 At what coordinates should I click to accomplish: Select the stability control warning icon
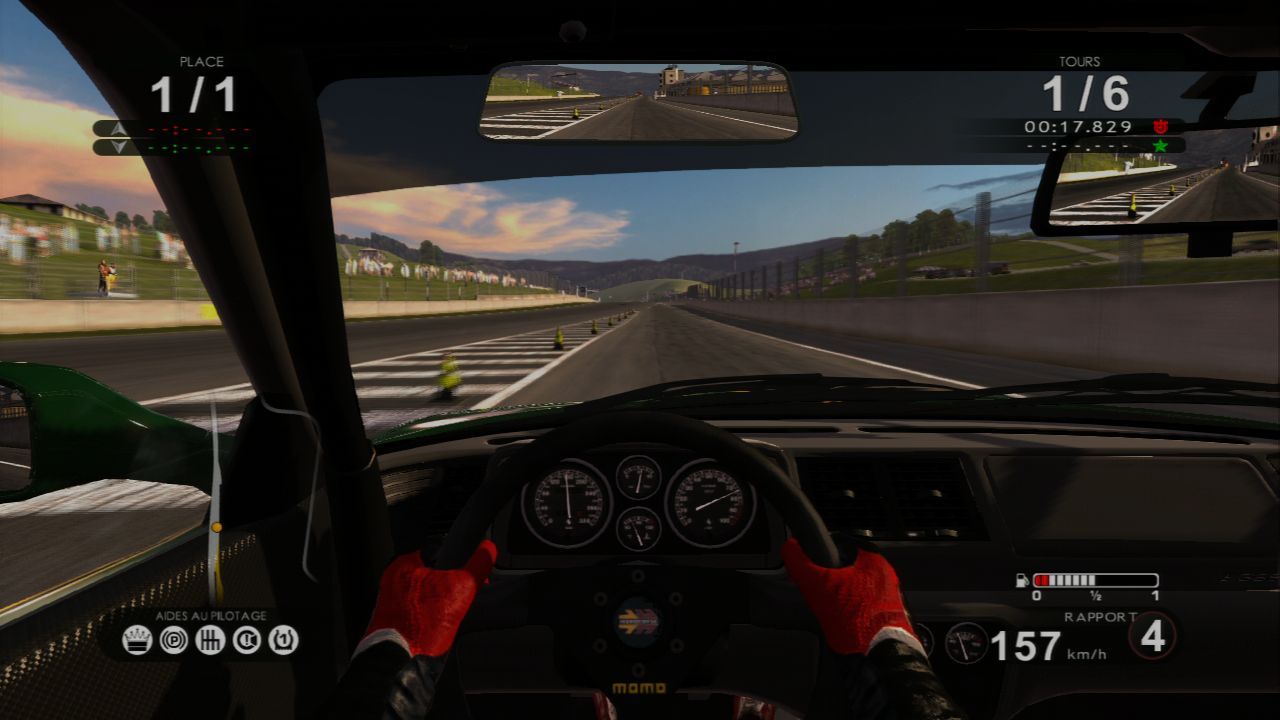pos(245,639)
